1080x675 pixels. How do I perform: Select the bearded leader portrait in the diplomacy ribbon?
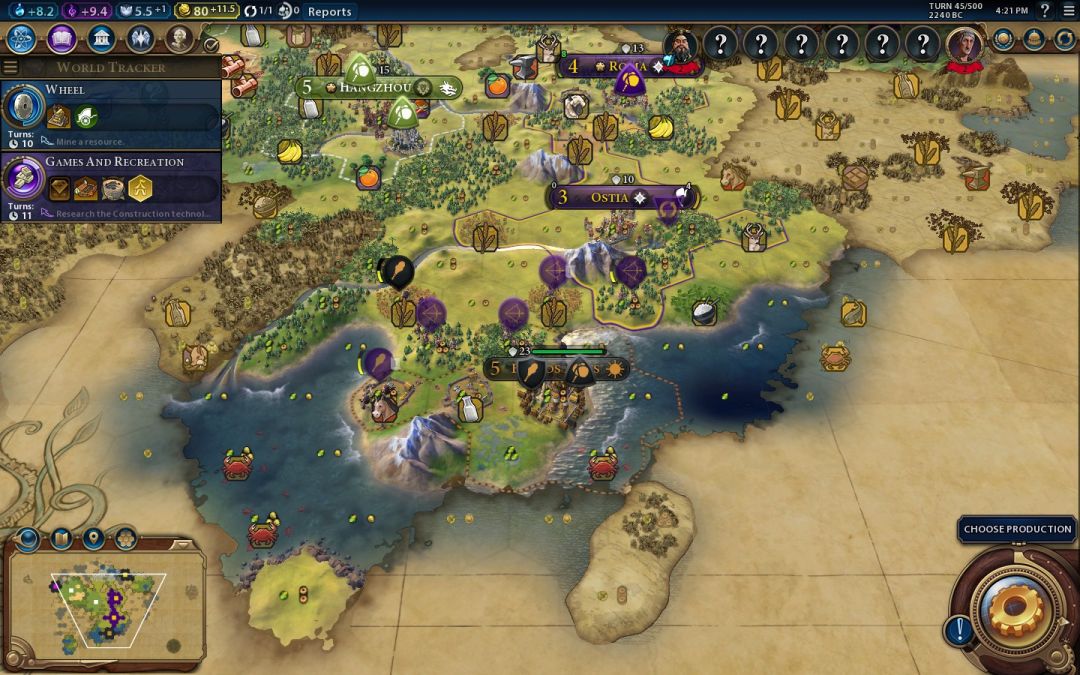coord(680,45)
